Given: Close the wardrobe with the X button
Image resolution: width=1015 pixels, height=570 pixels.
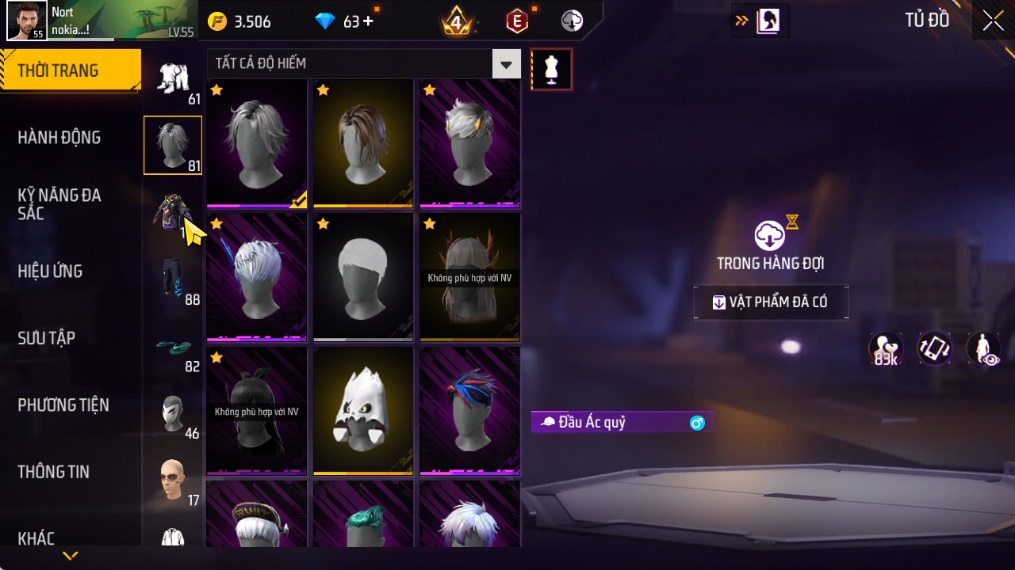Looking at the screenshot, I should (x=992, y=21).
